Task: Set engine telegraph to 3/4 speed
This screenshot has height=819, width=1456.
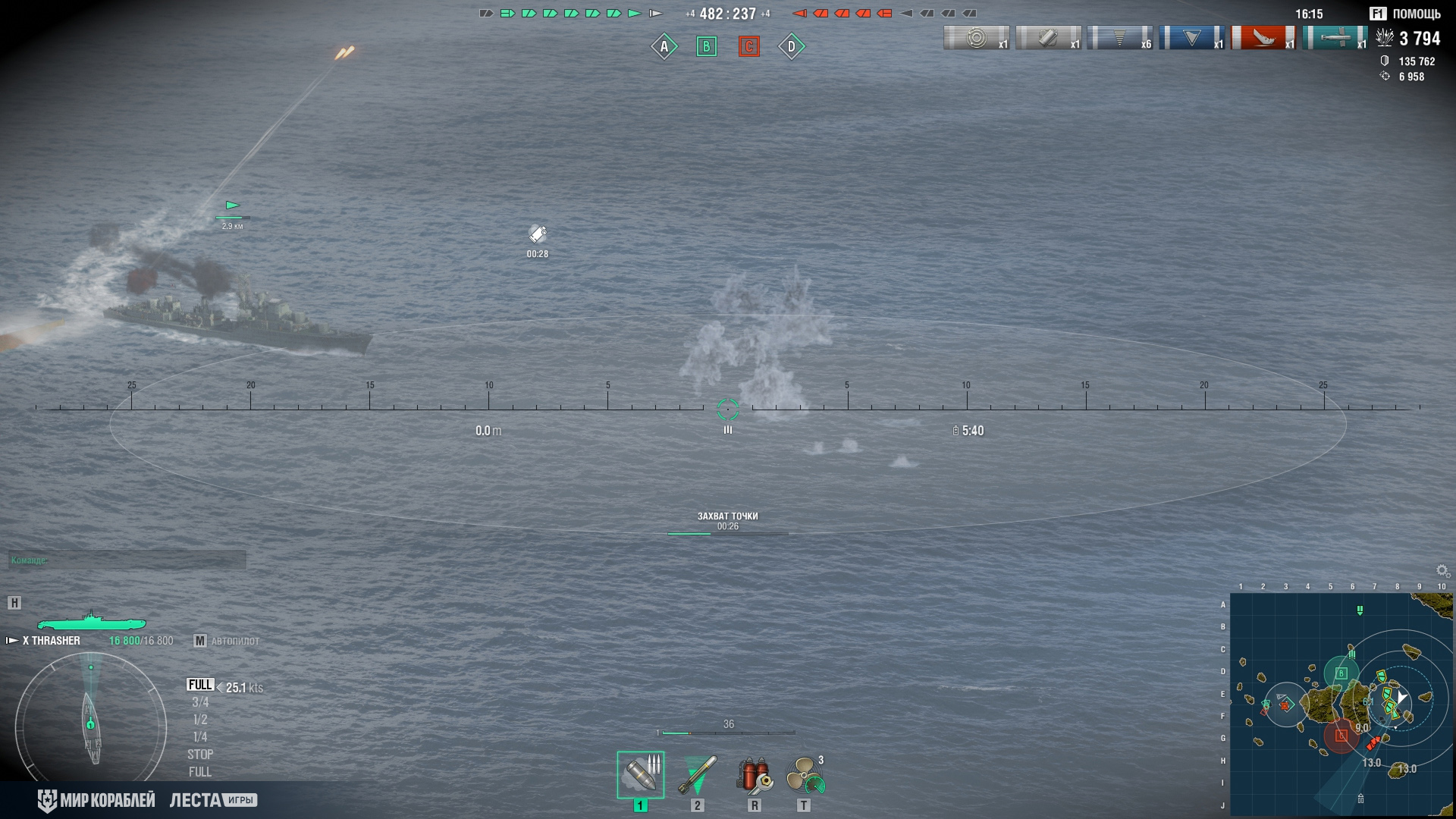Action: pos(200,702)
